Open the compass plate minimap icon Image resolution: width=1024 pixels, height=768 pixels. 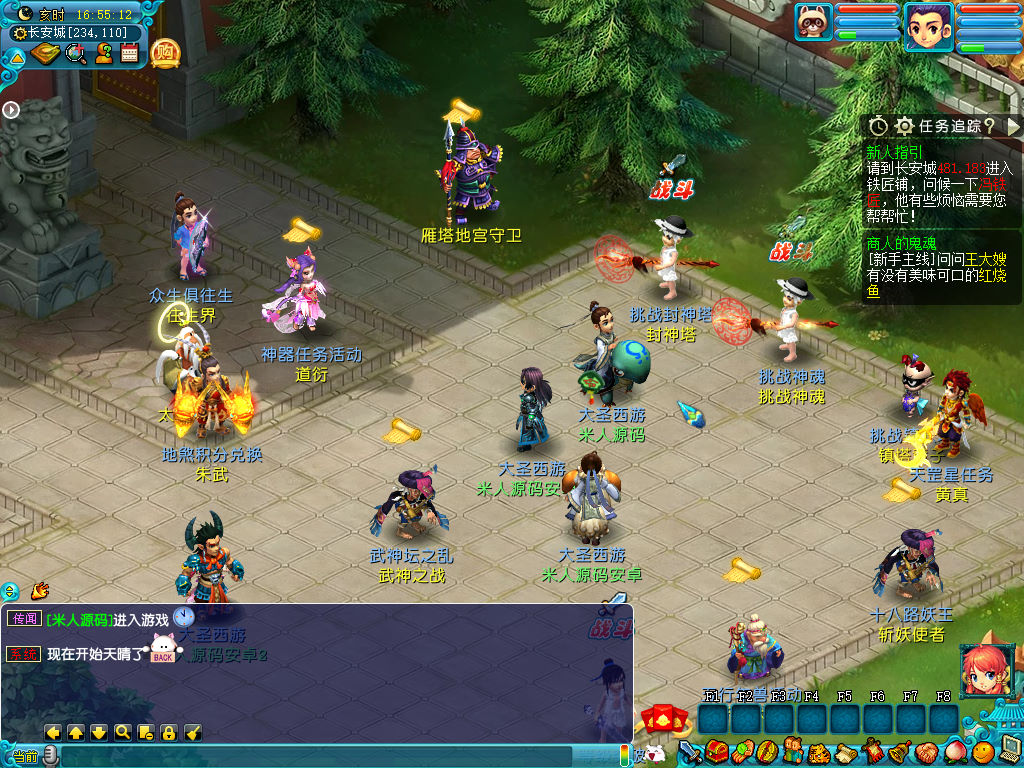45,53
